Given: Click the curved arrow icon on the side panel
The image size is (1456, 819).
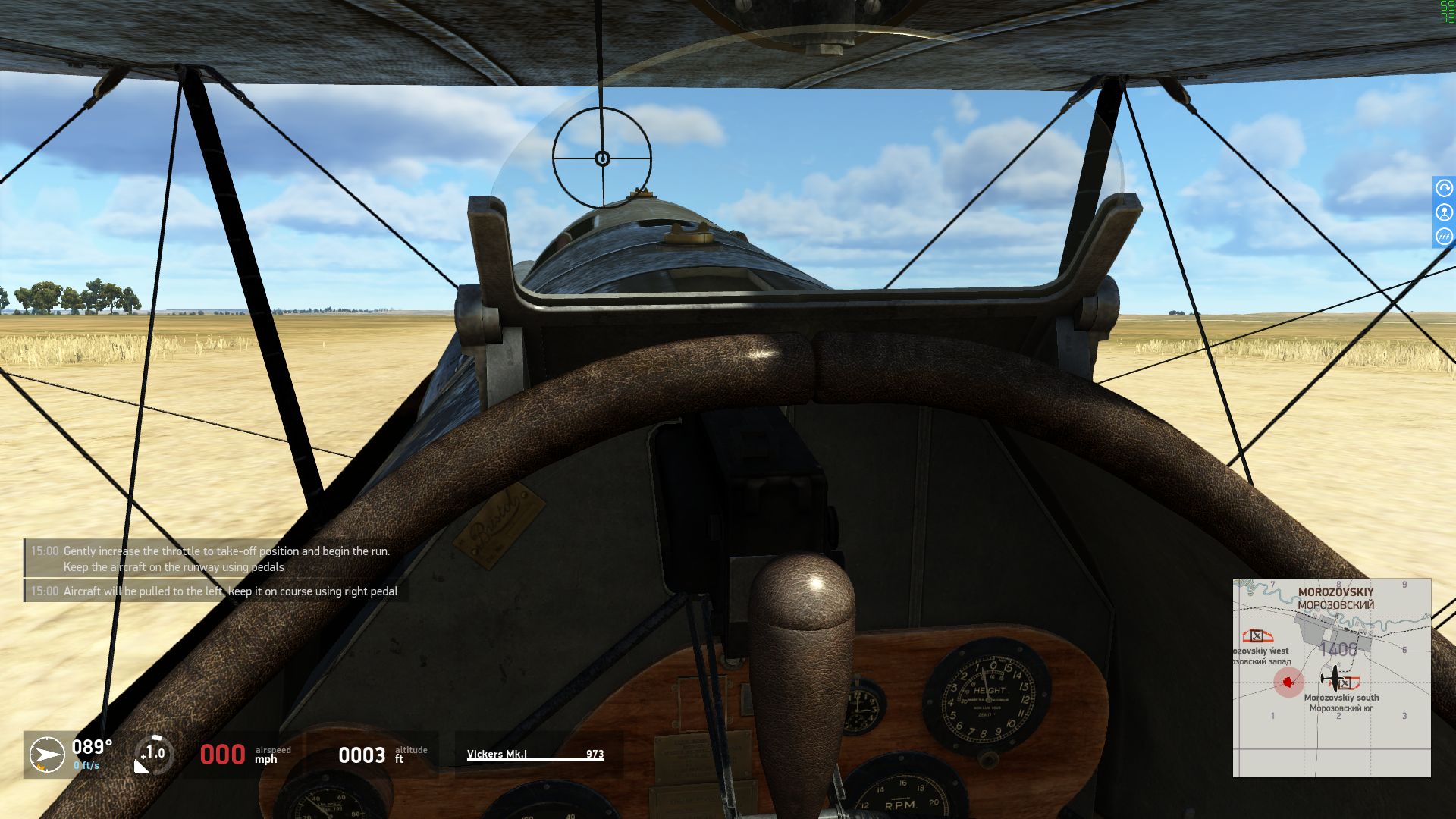Looking at the screenshot, I should [1444, 188].
